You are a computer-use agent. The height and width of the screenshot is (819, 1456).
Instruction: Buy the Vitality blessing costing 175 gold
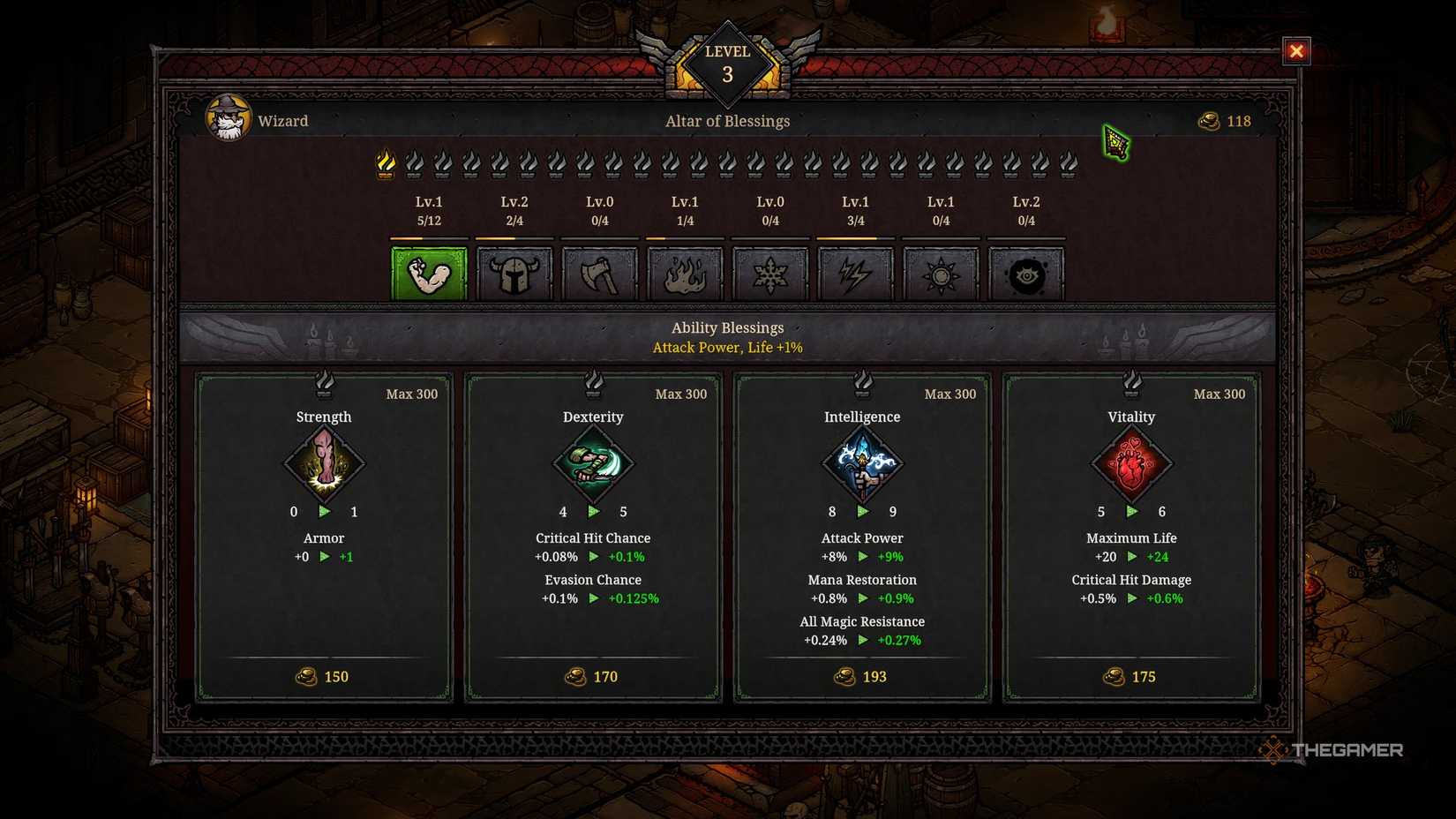pos(1130,677)
